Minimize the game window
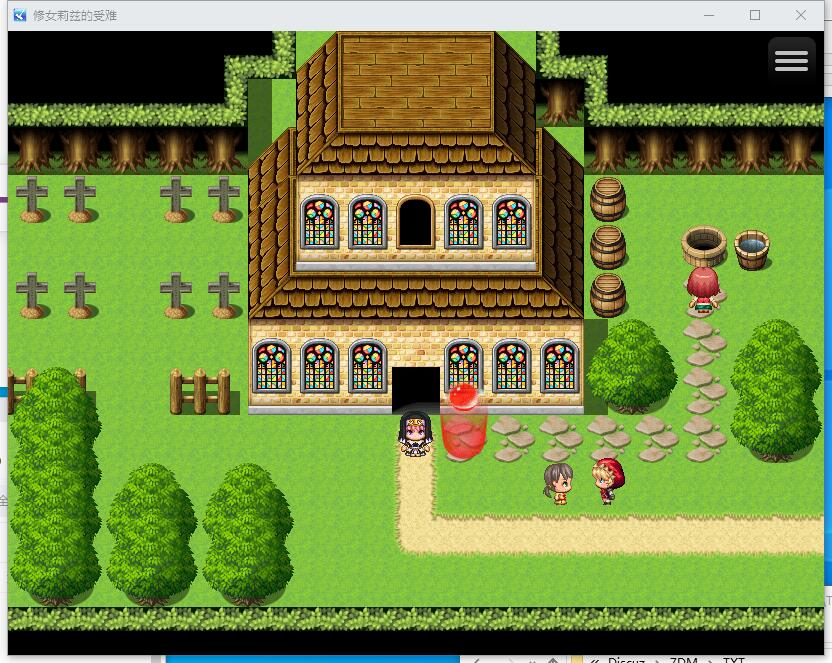832x663 pixels. tap(709, 15)
